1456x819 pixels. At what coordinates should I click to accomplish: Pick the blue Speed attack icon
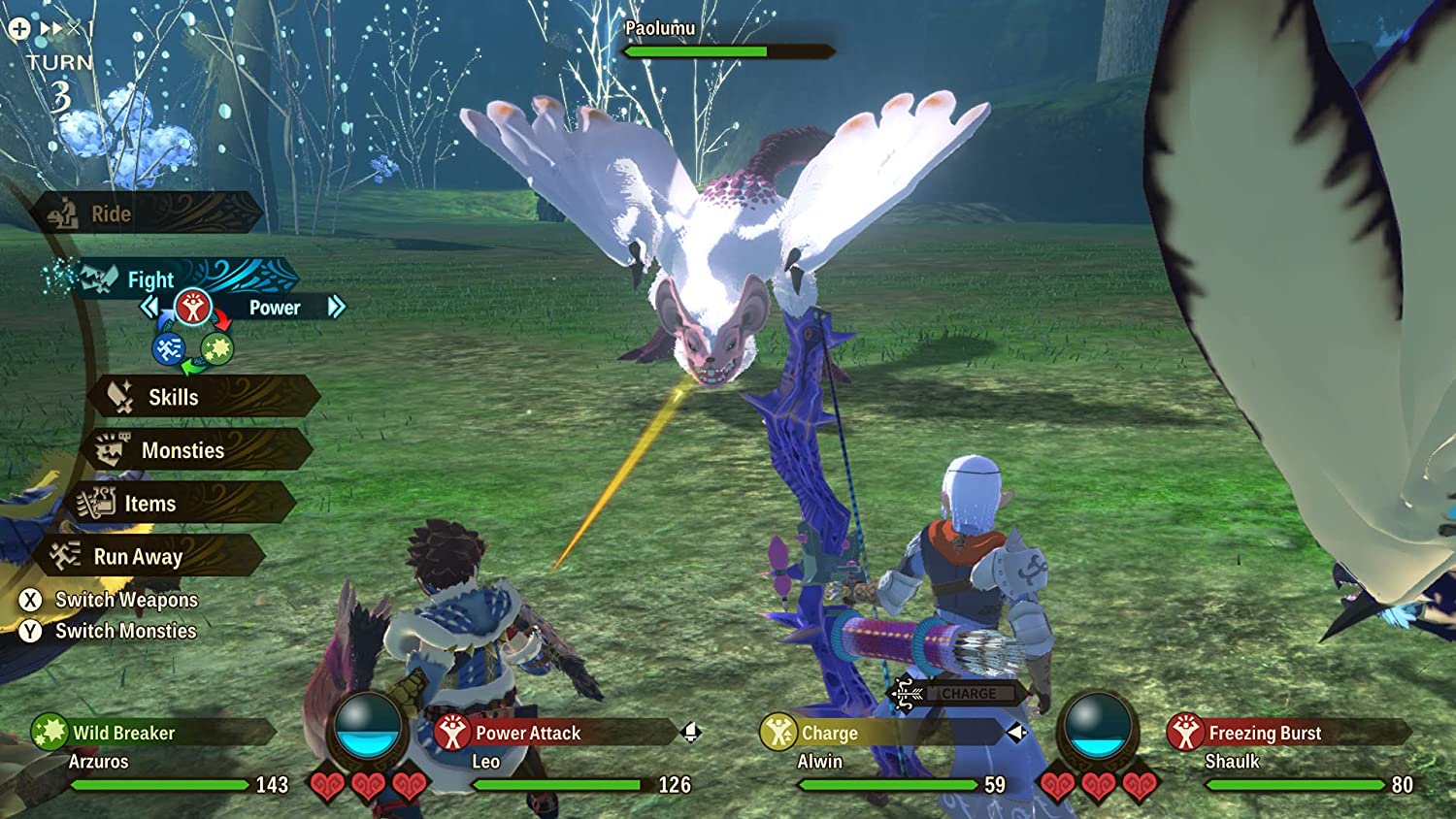click(169, 348)
